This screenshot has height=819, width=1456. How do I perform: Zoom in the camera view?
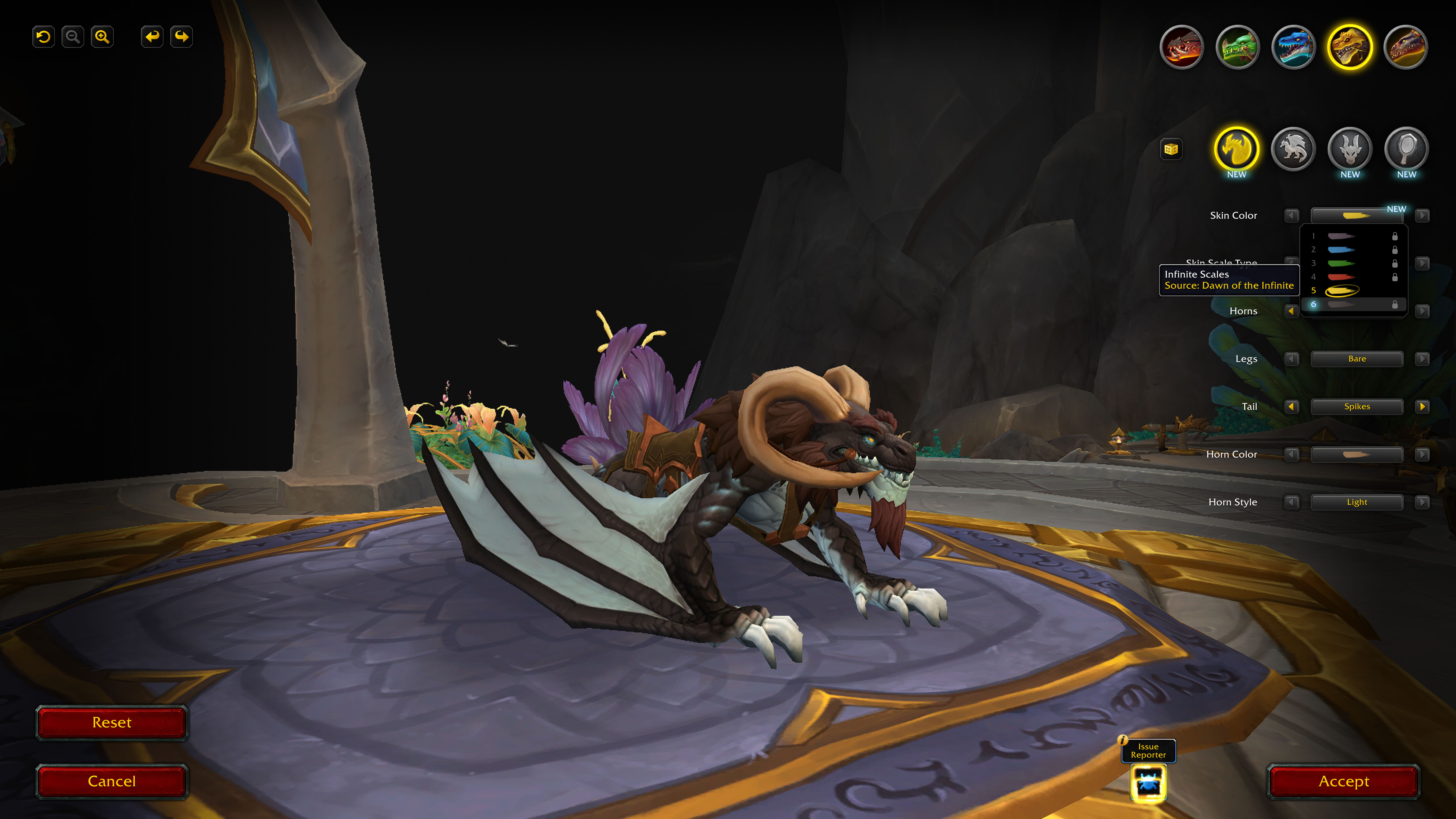click(102, 37)
